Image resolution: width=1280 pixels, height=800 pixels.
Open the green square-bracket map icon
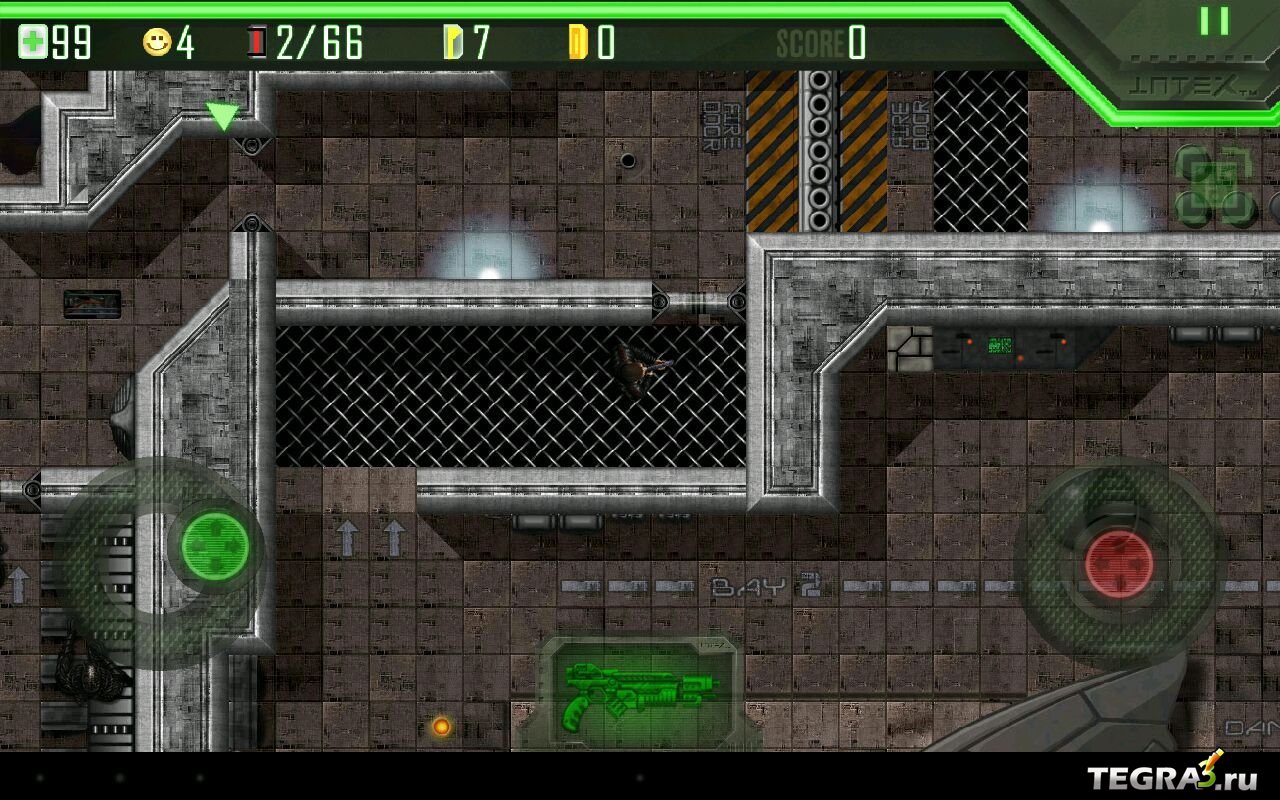[x=1214, y=185]
